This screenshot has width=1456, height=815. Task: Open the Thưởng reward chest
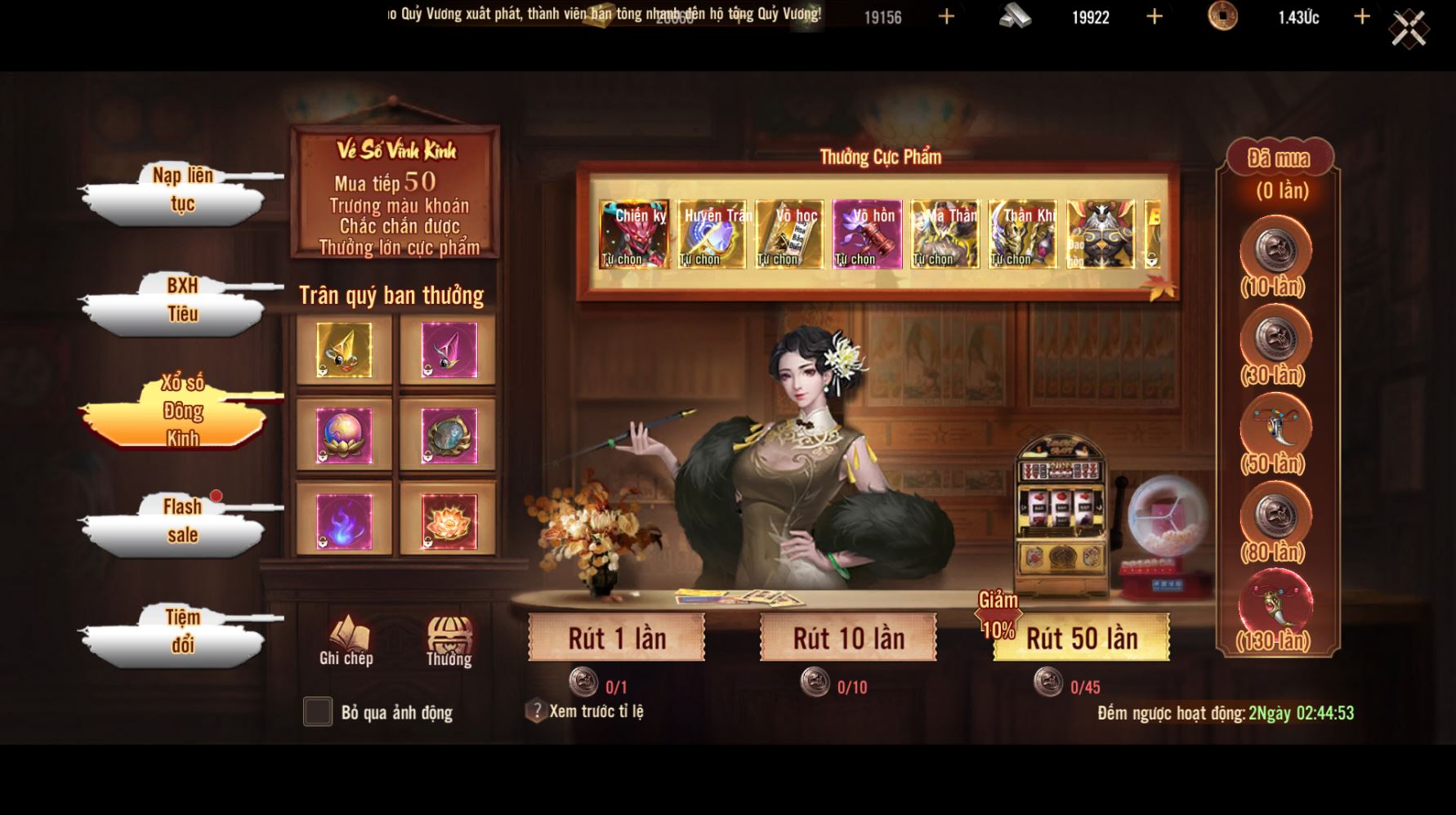[x=449, y=641]
